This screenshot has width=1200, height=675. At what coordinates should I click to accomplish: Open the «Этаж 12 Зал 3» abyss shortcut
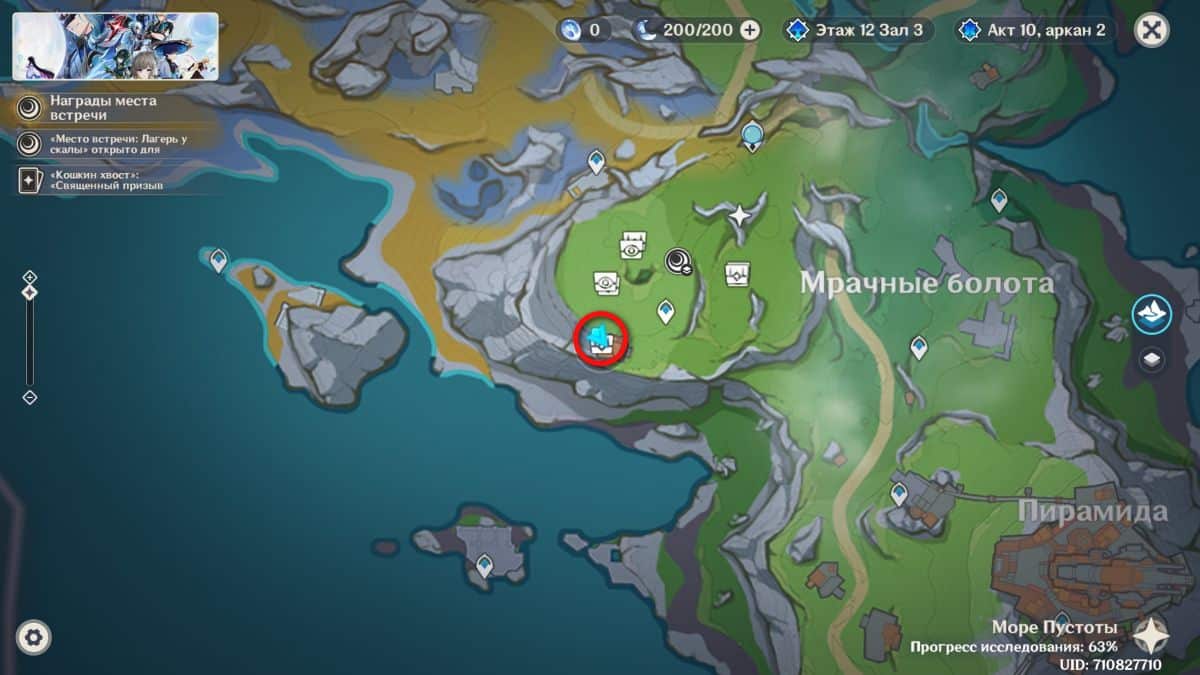[859, 30]
